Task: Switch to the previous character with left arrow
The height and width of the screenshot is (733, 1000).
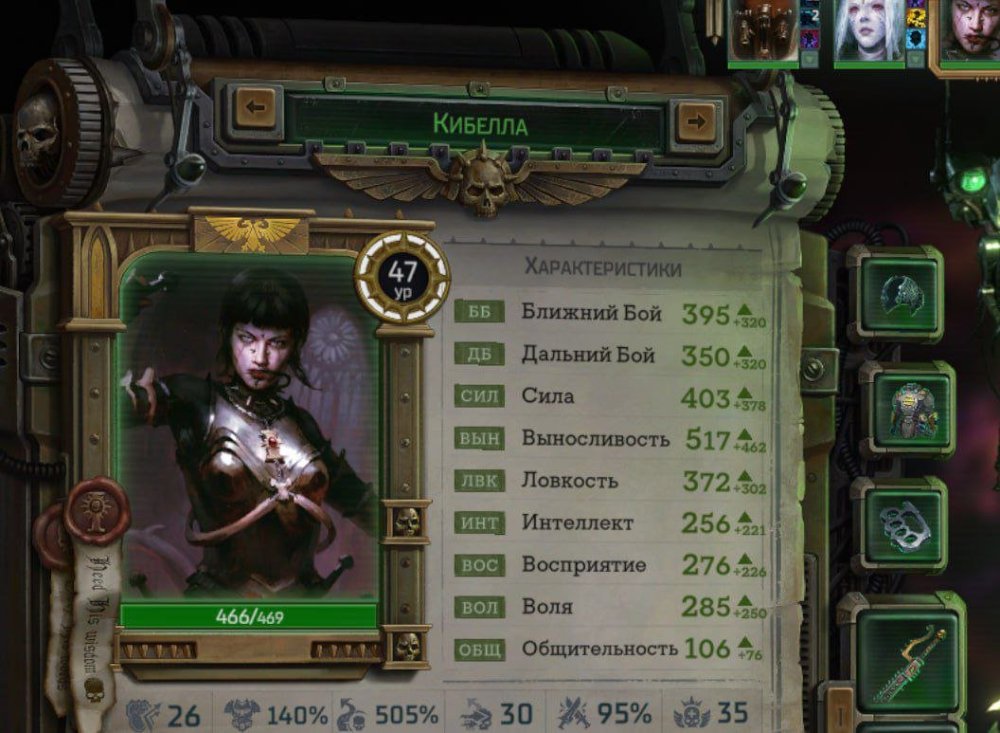Action: tap(255, 107)
